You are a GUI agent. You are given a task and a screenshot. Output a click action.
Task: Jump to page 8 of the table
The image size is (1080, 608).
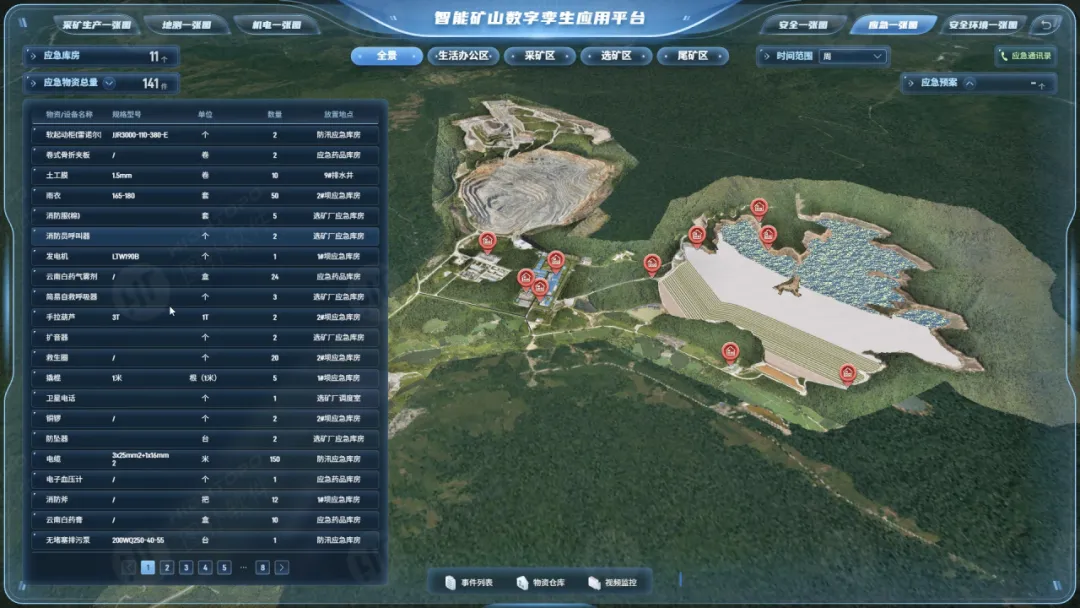pos(262,568)
